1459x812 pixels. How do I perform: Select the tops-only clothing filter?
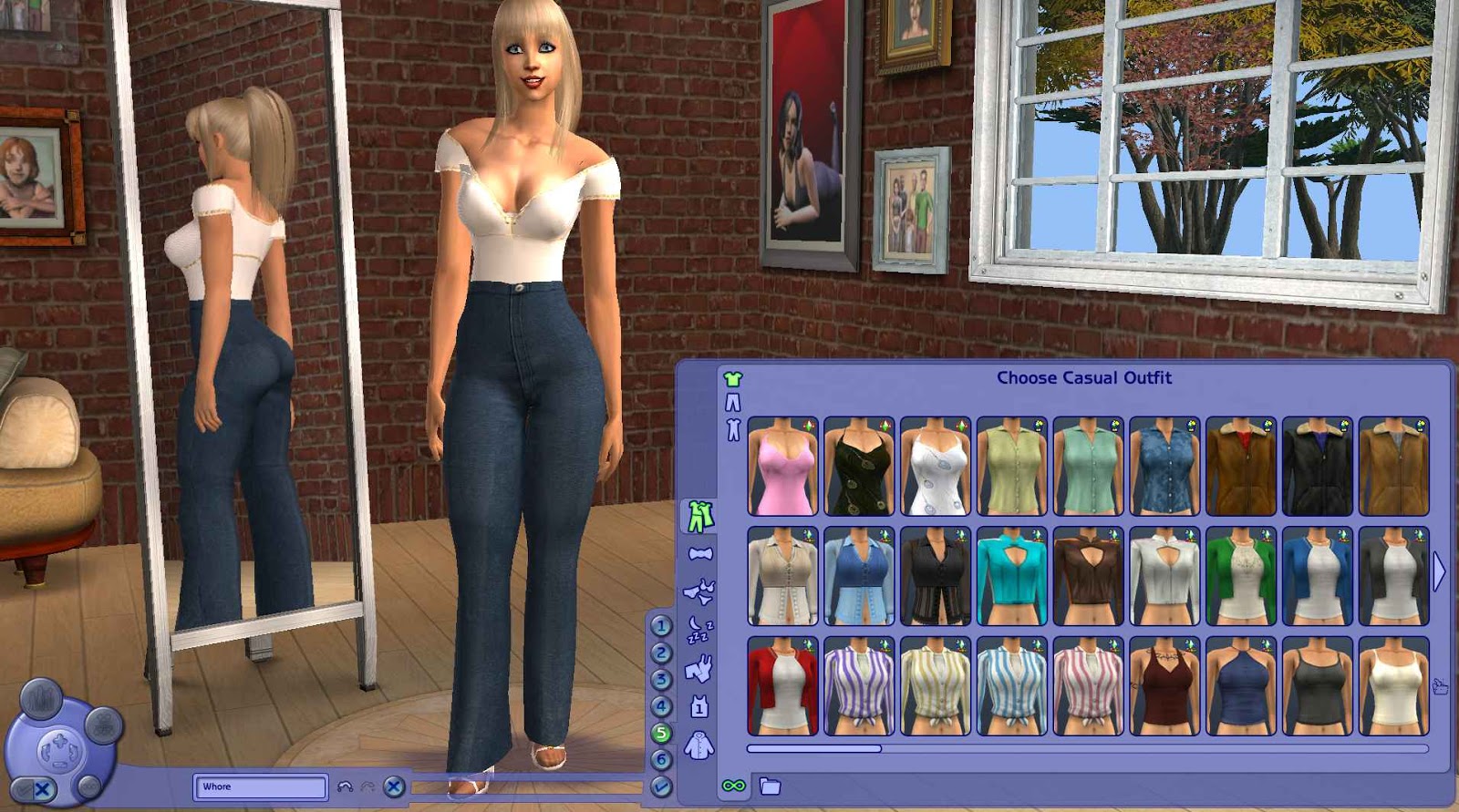click(x=733, y=377)
